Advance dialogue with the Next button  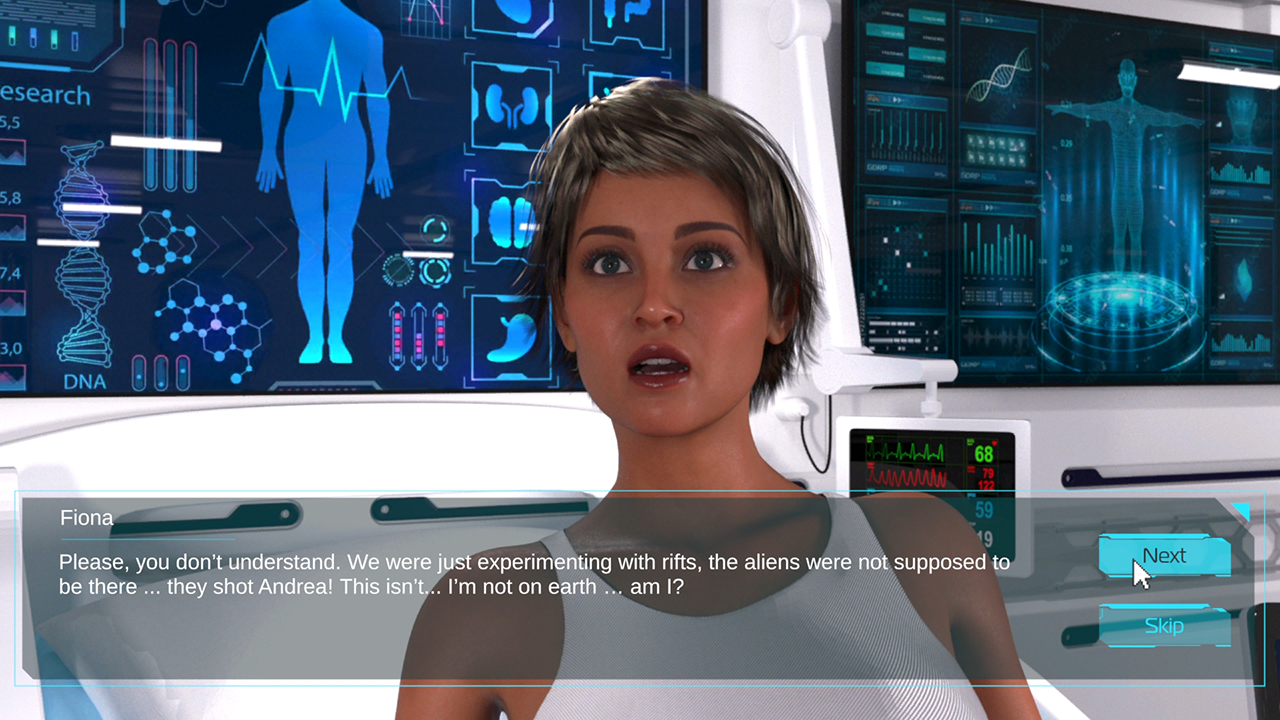click(1164, 556)
